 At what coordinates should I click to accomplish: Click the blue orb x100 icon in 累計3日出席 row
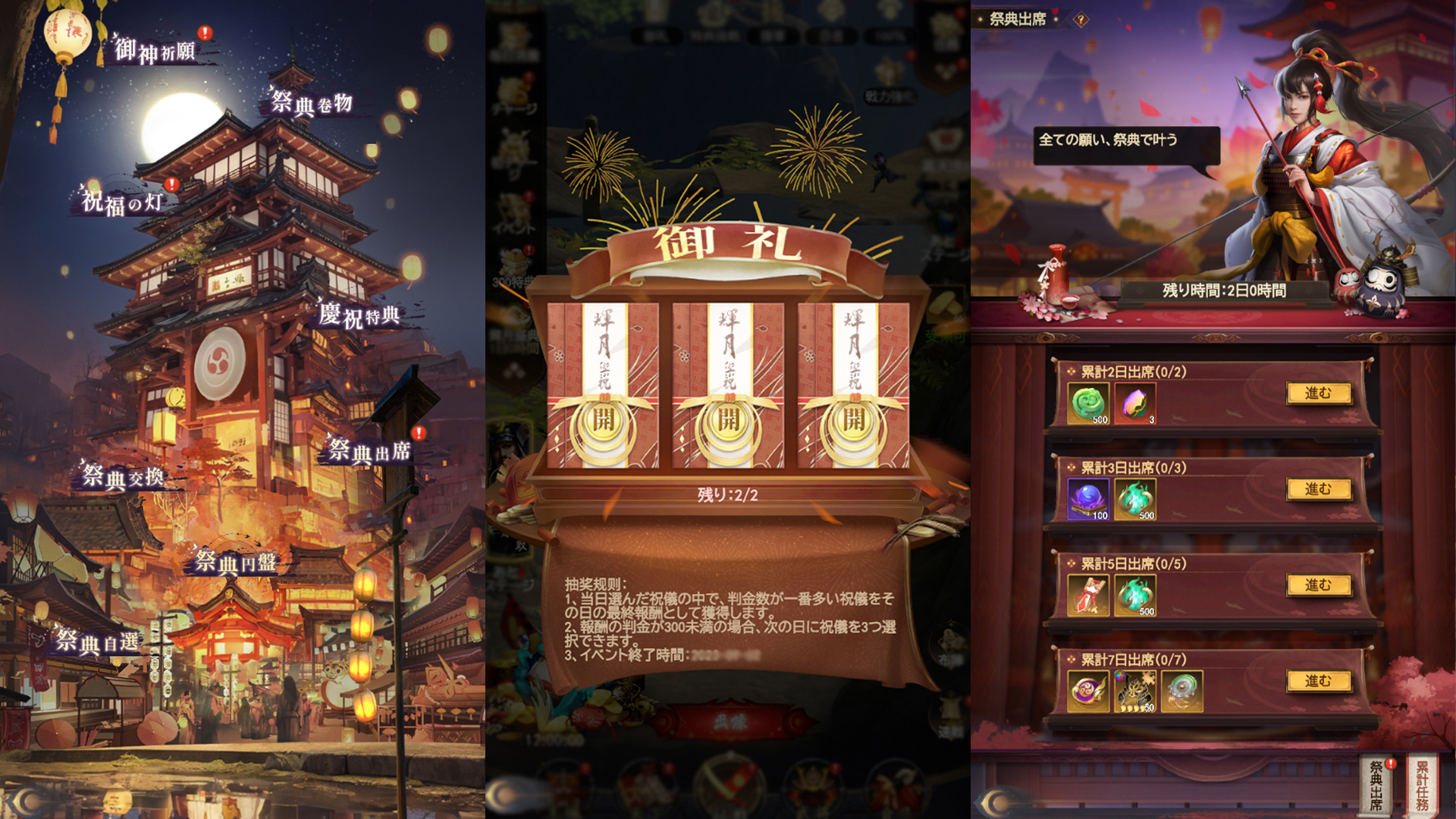point(1087,499)
